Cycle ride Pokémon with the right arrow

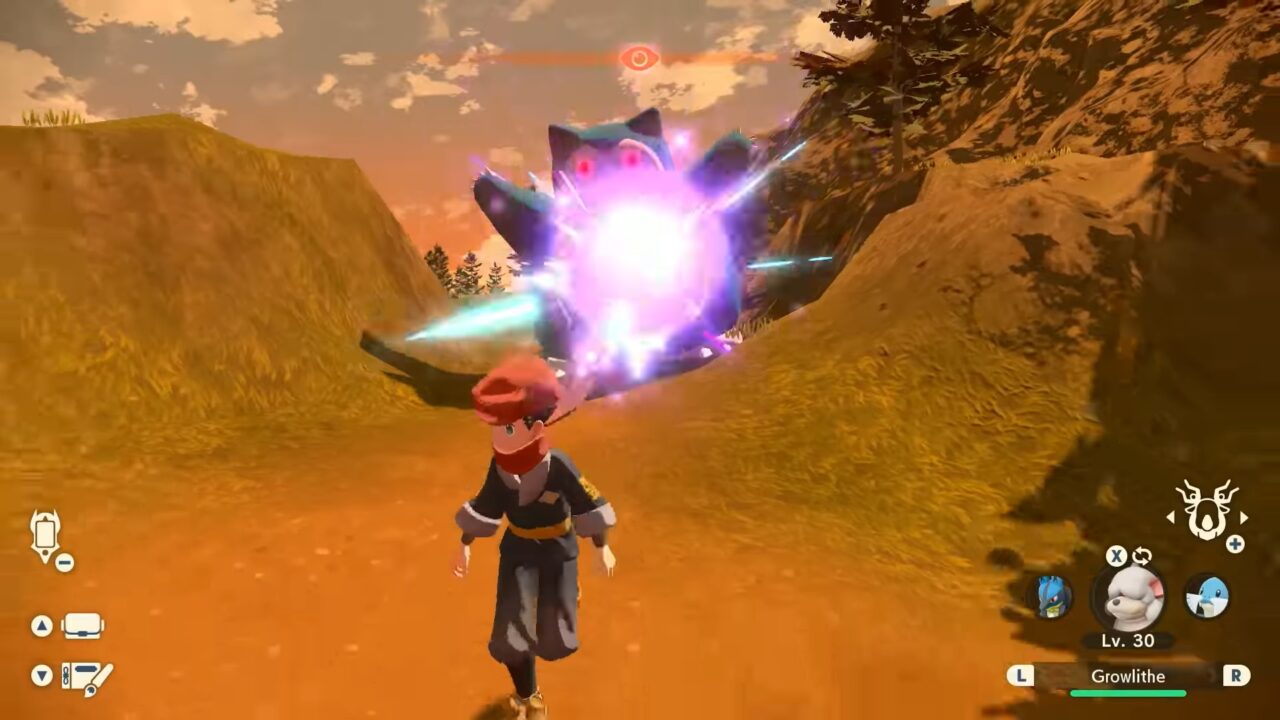click(x=1244, y=517)
